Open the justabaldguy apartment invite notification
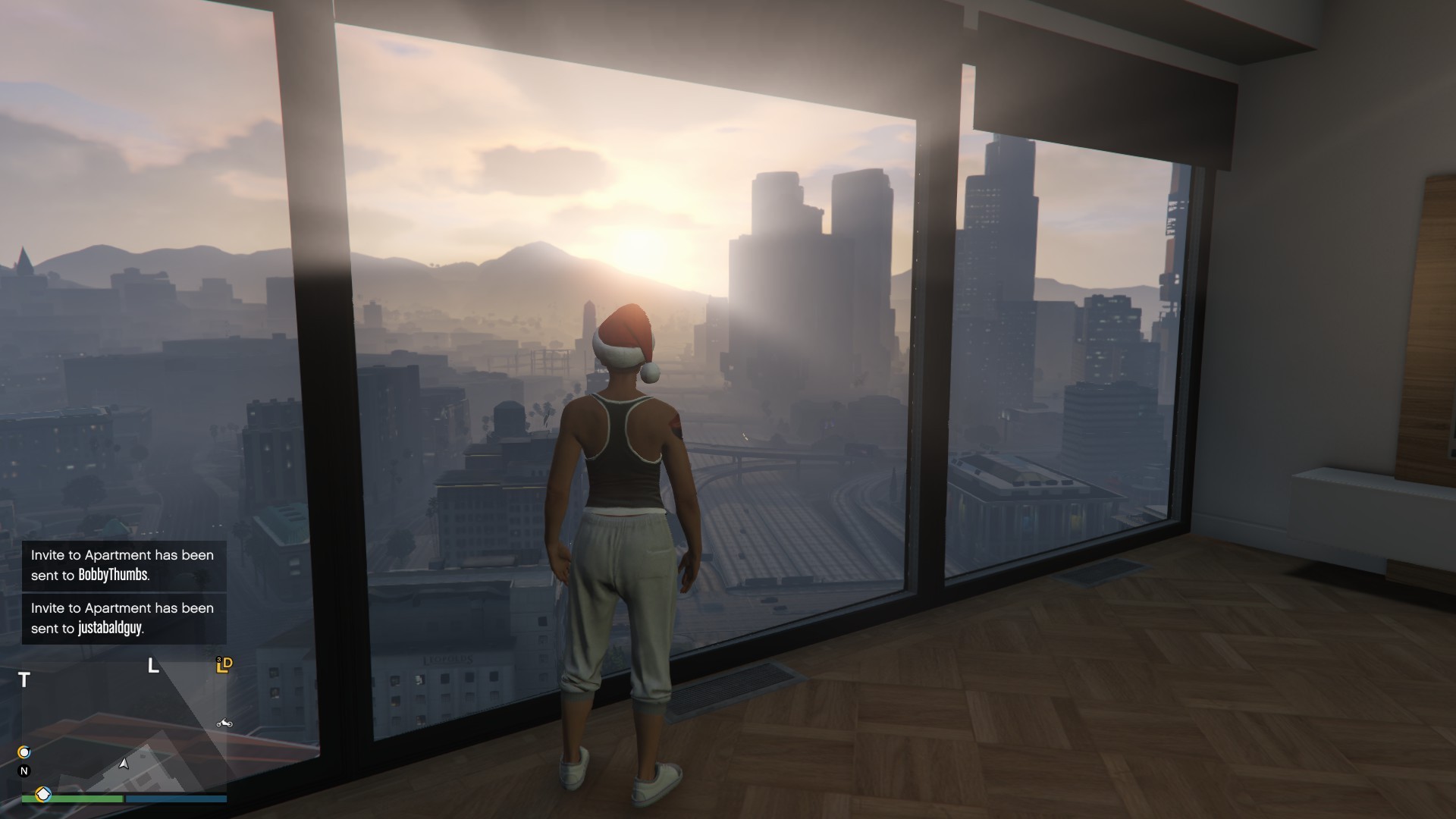Image resolution: width=1456 pixels, height=819 pixels. coord(124,618)
